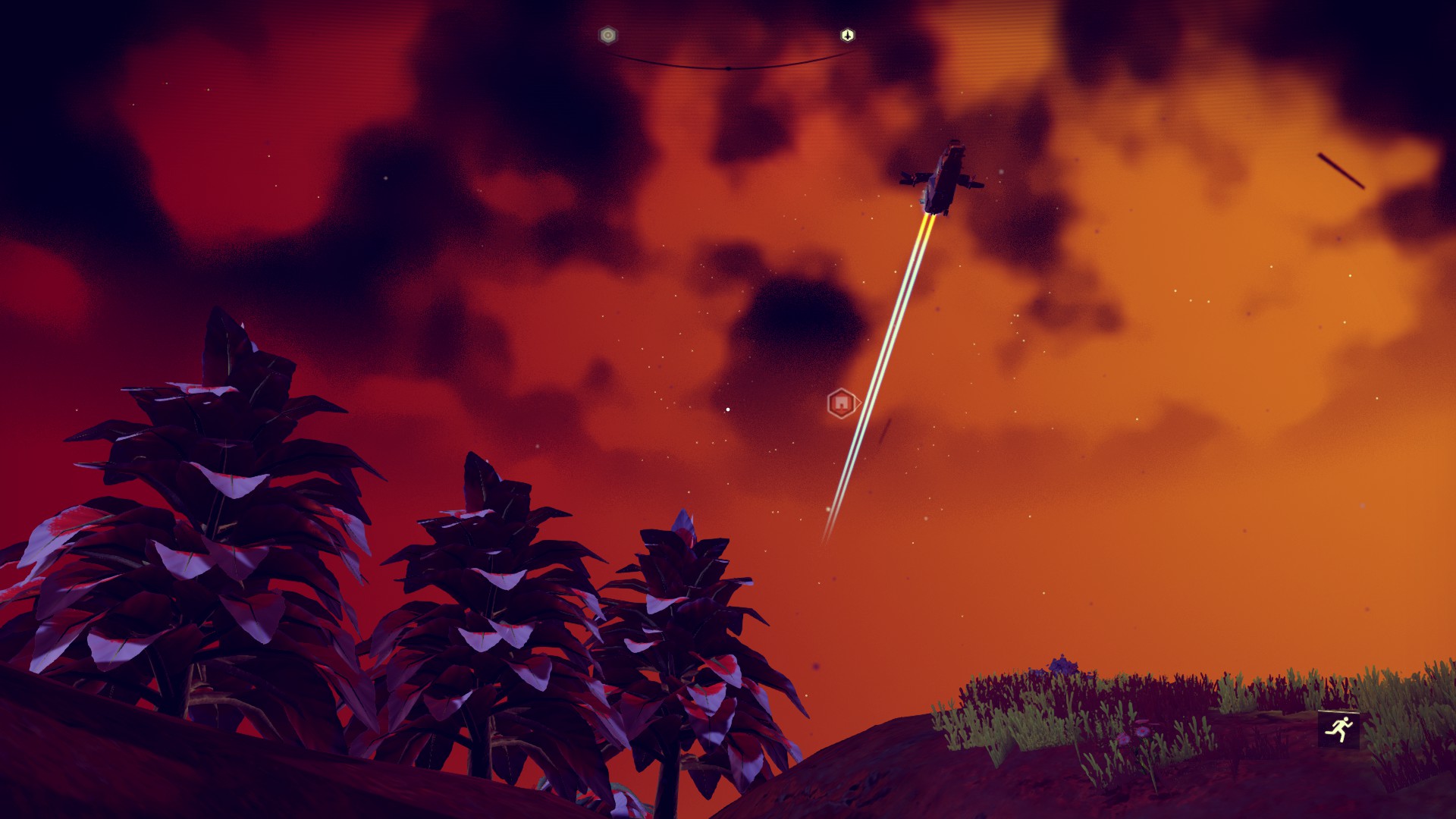Activate the running figure sprint icon

click(1338, 730)
